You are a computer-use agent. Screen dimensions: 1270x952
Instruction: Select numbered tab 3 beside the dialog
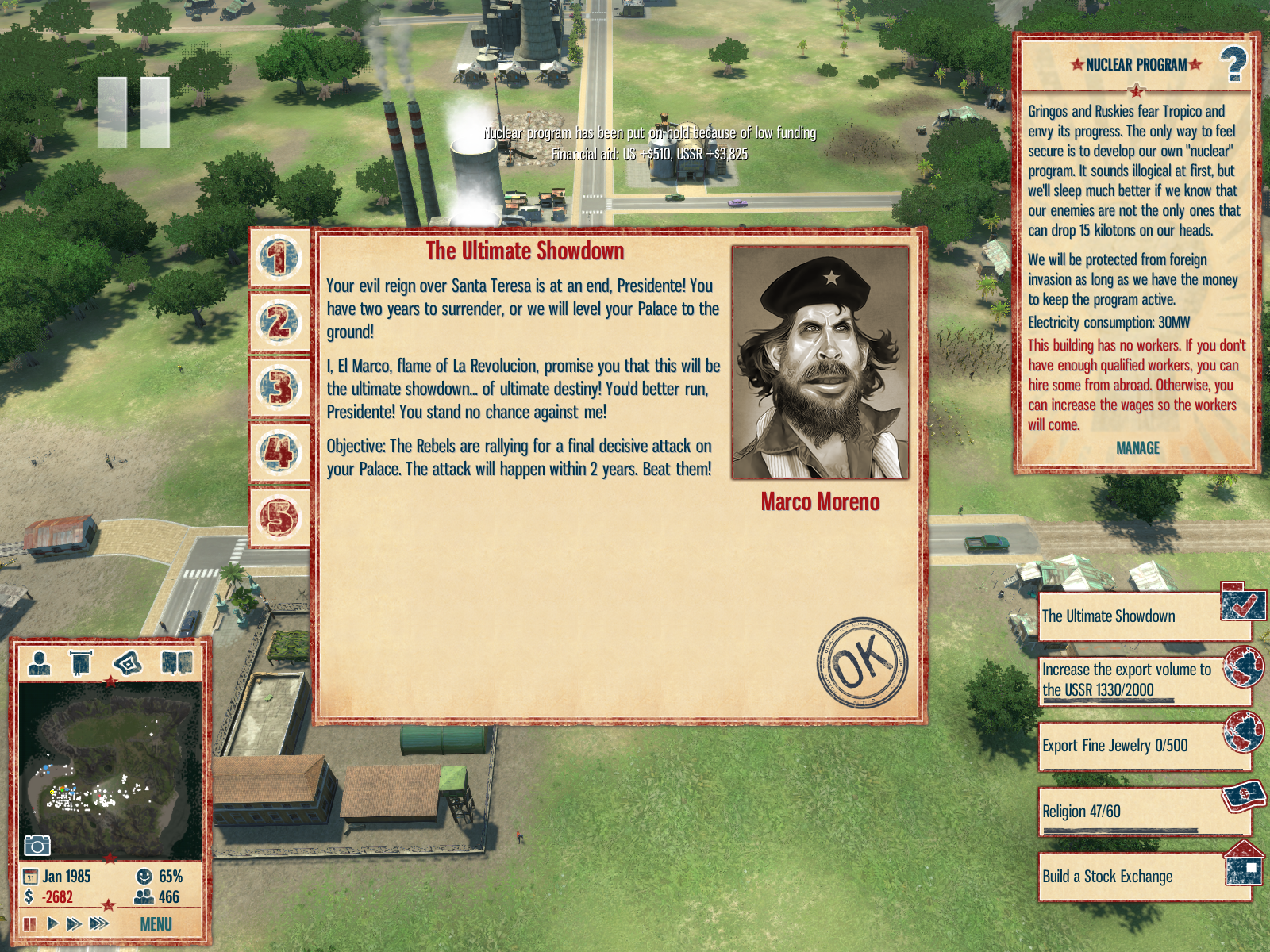pyautogui.click(x=279, y=388)
